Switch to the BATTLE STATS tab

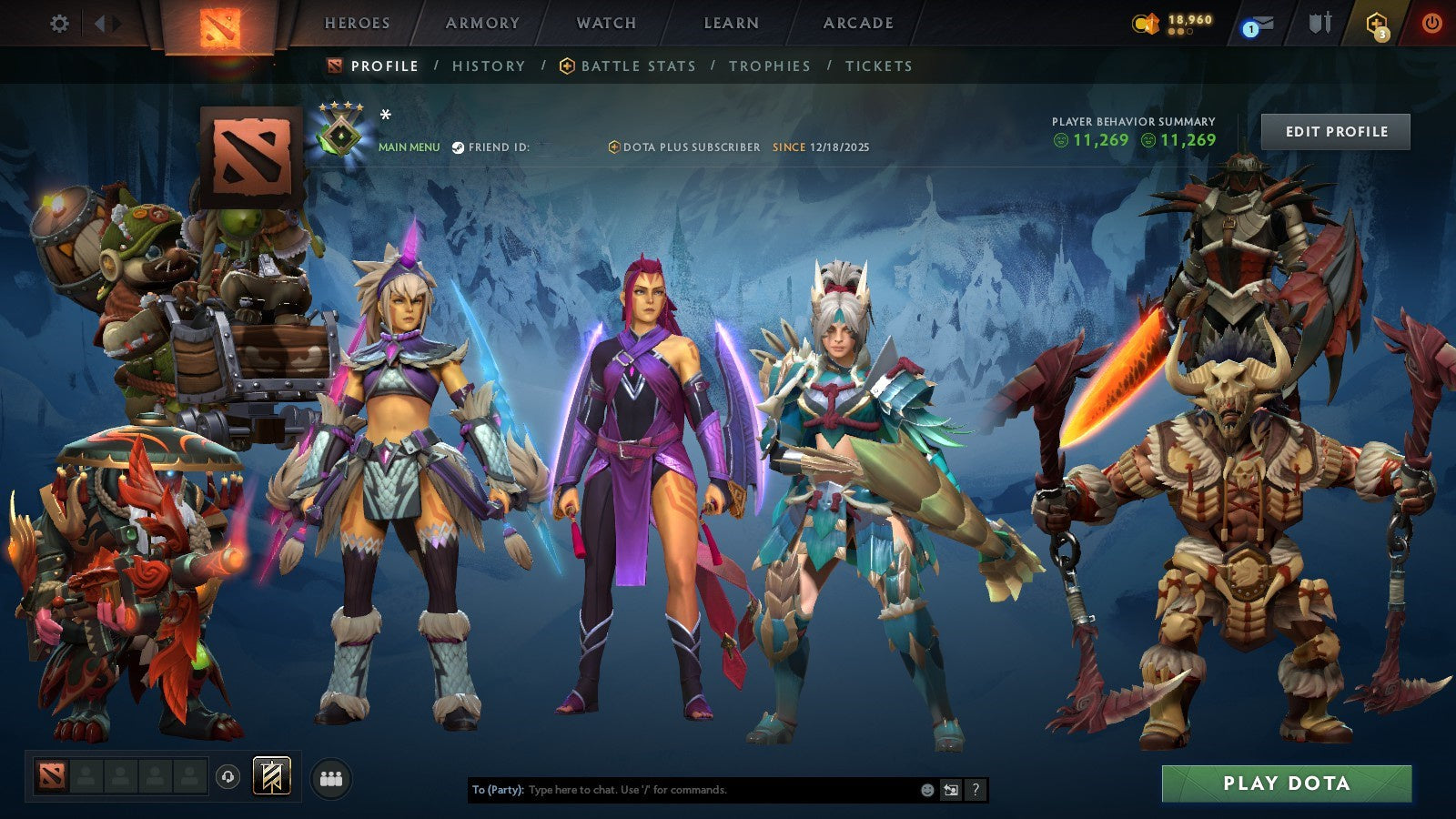point(637,66)
